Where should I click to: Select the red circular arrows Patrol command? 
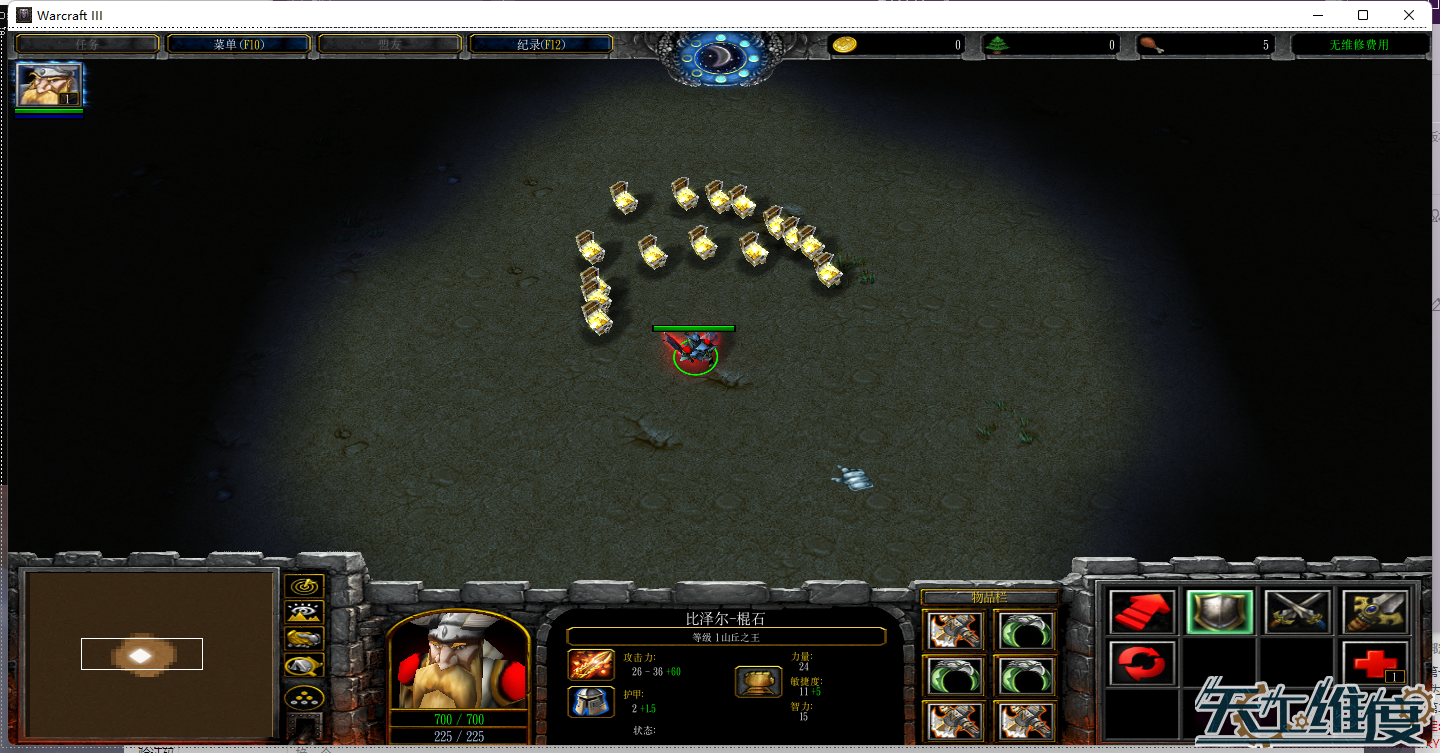(x=1142, y=663)
